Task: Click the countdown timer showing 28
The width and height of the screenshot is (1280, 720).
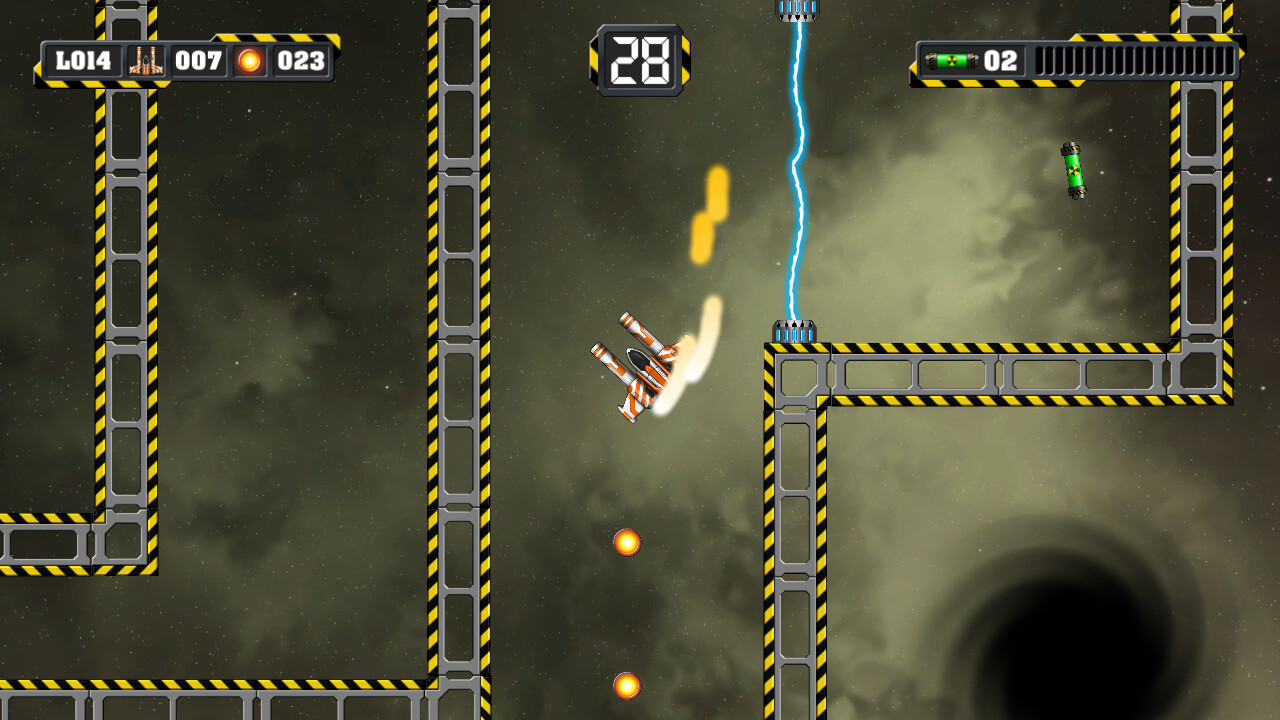Action: pos(638,60)
